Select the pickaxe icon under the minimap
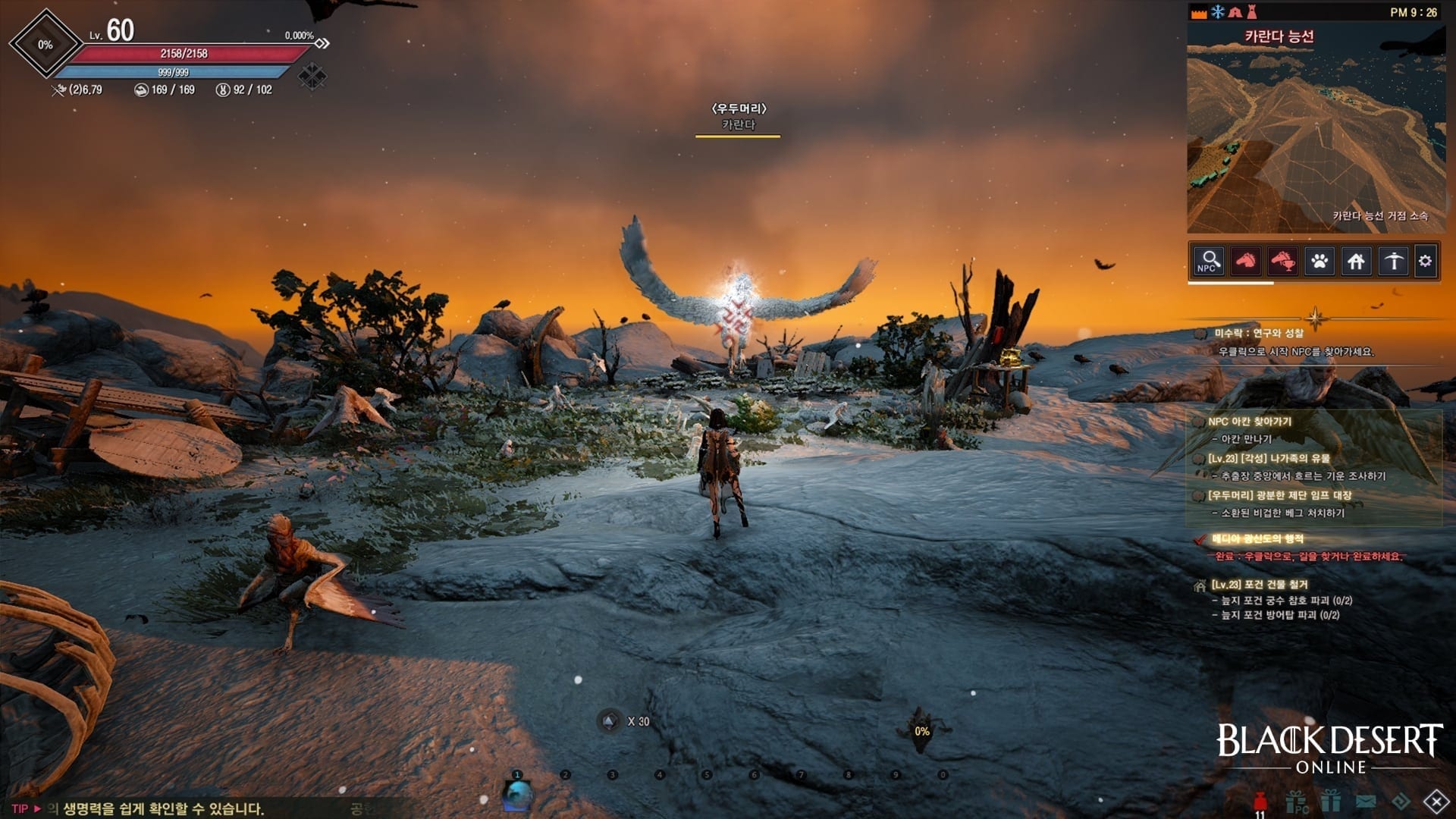This screenshot has width=1456, height=819. point(1393,262)
